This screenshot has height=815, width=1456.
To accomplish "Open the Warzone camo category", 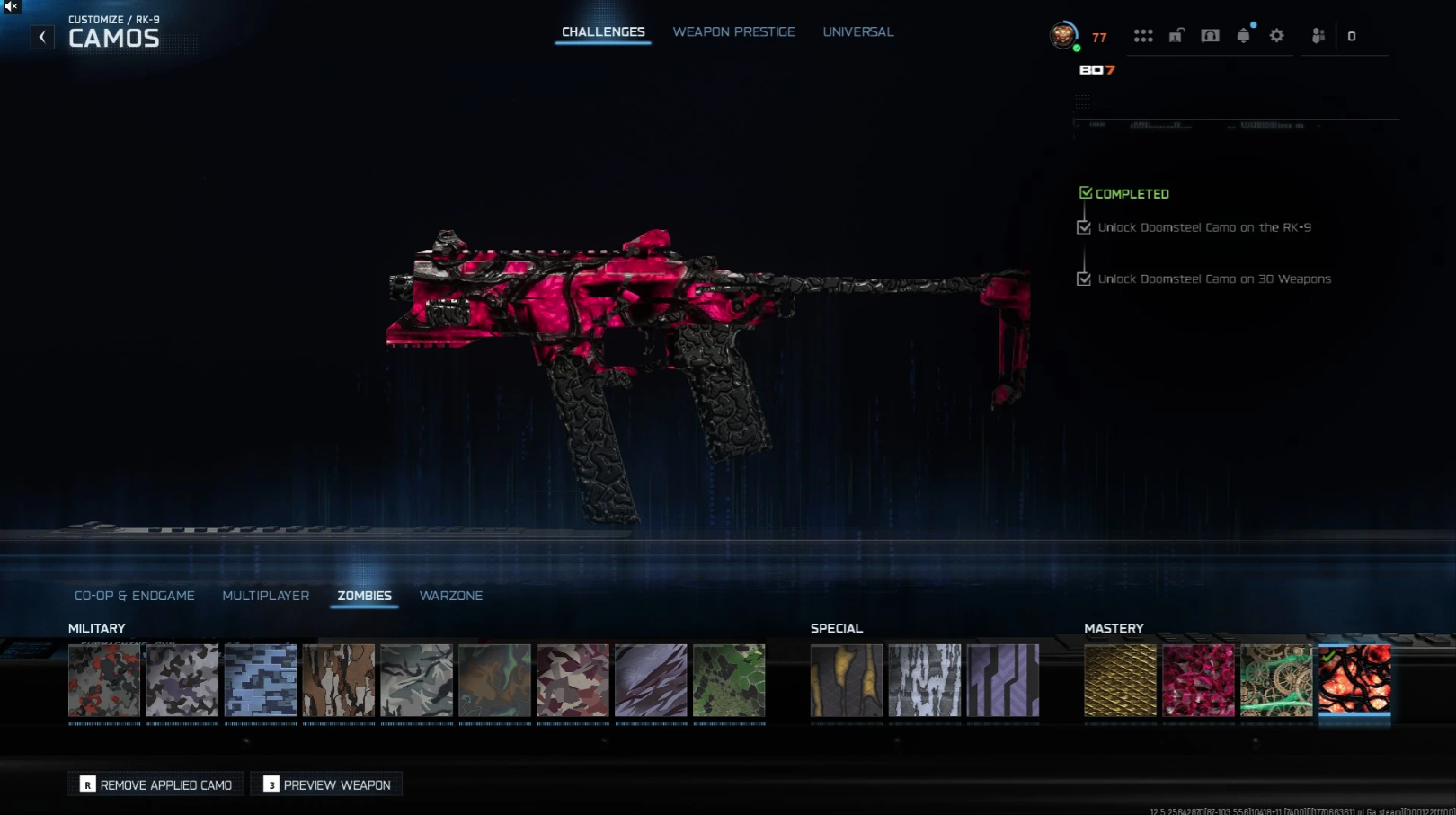I will click(x=450, y=596).
